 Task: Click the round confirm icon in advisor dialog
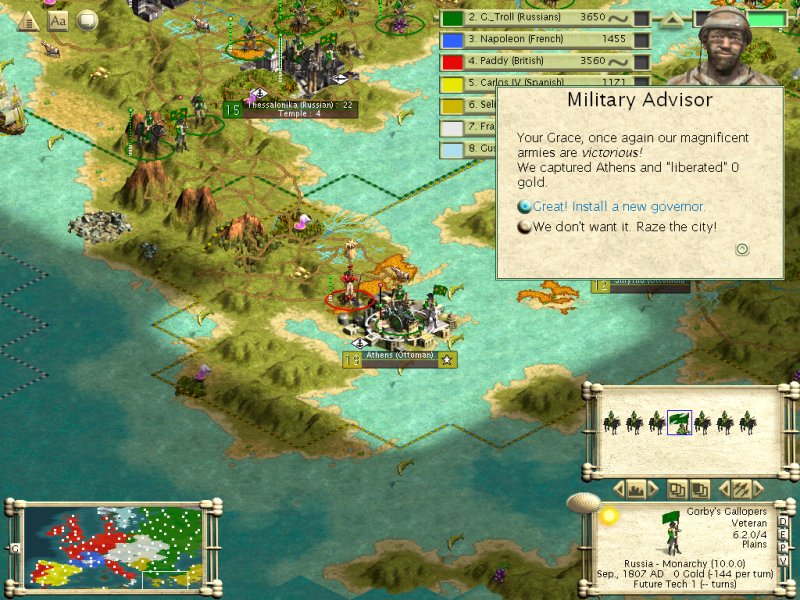pos(742,249)
